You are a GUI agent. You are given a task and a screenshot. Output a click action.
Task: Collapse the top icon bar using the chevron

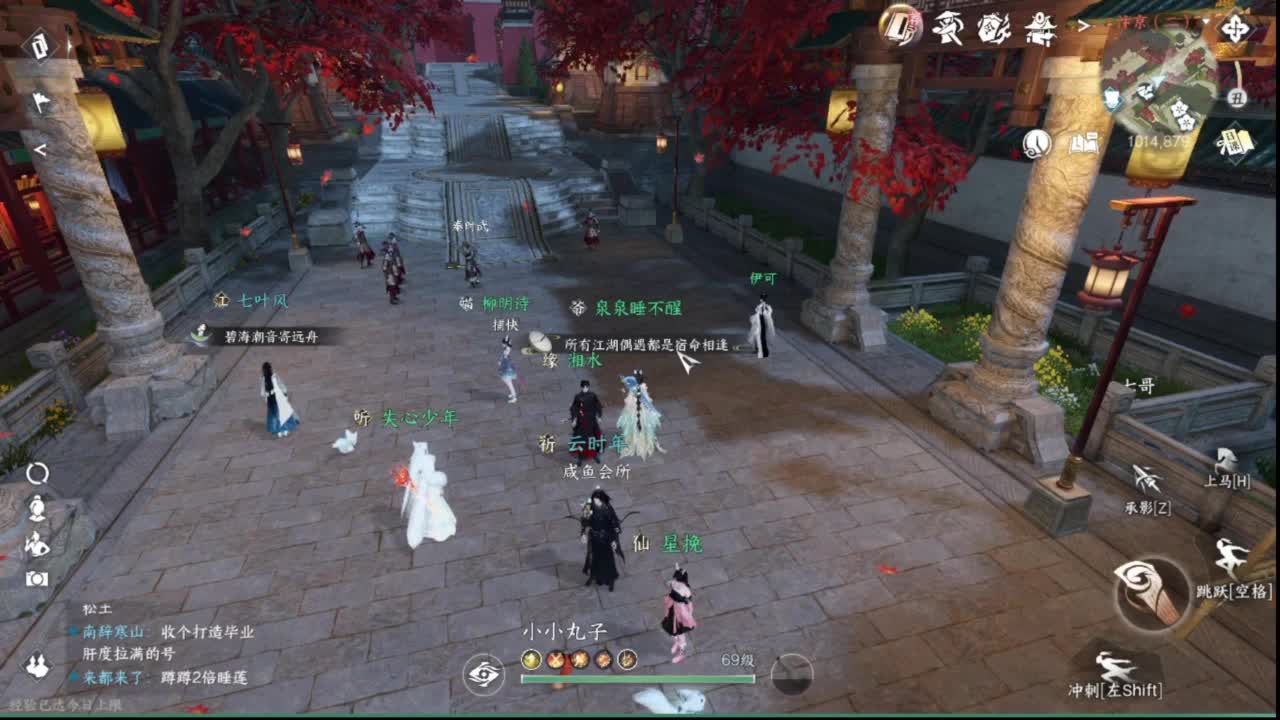pos(1083,25)
